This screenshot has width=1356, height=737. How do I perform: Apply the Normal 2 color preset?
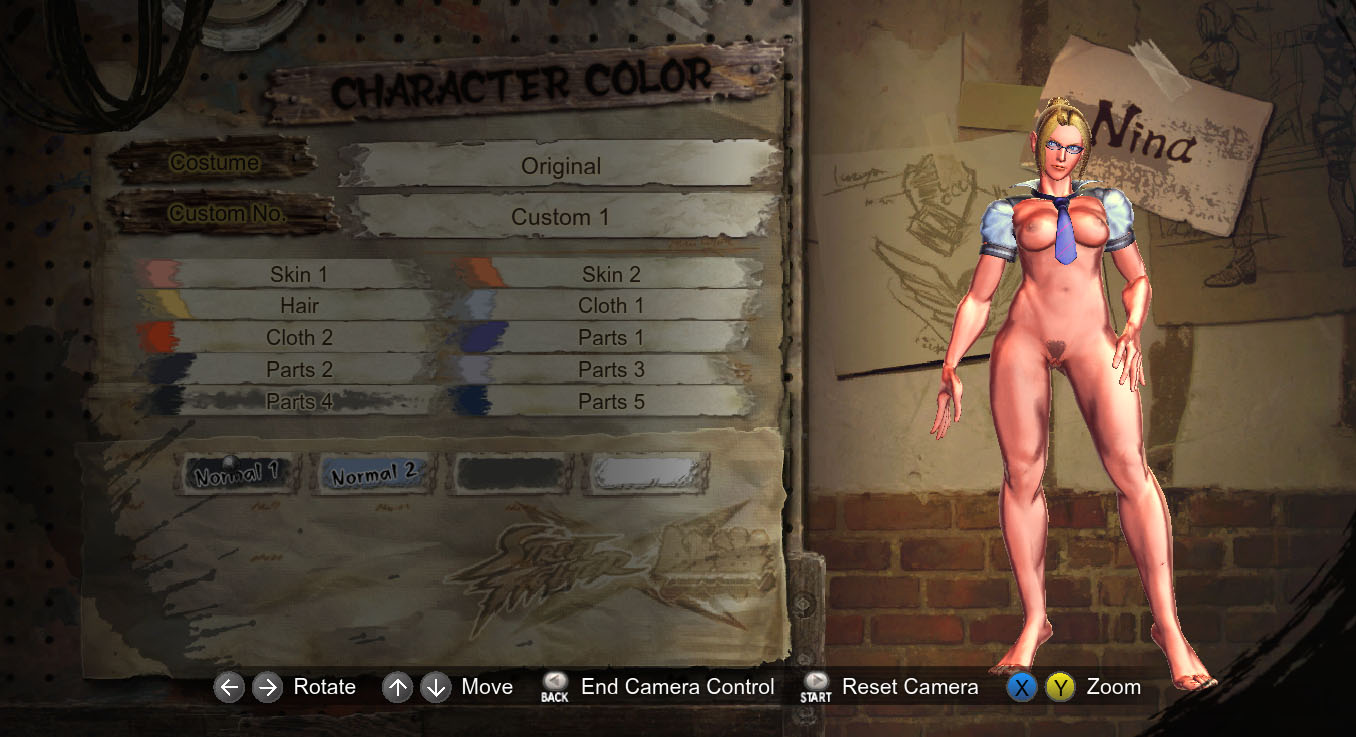pos(373,474)
